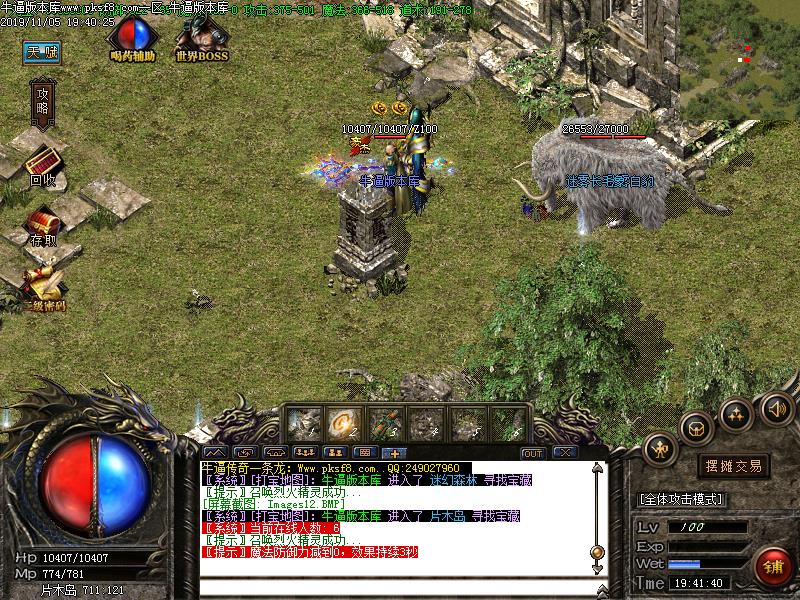Click the 回收 recycle icon
Screen dimensions: 800x600
pyautogui.click(x=42, y=165)
